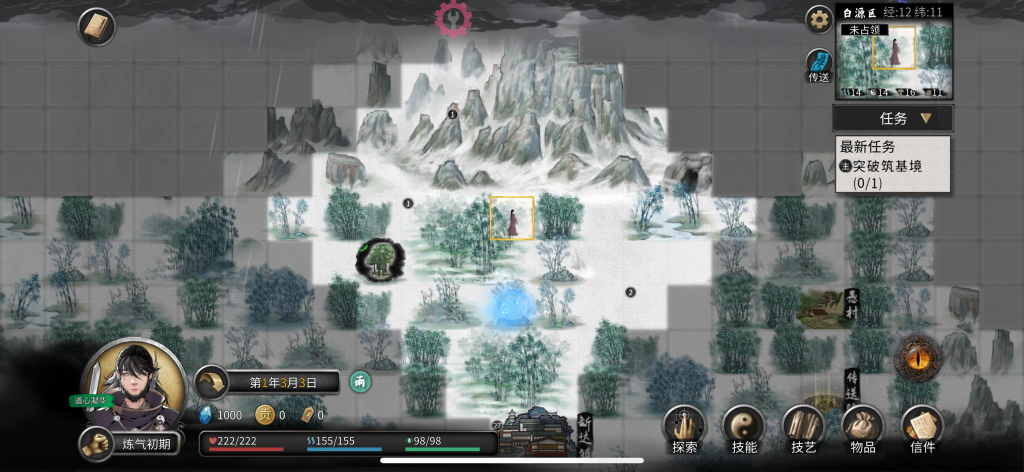The height and width of the screenshot is (472, 1024).
Task: Tap the green 雨 weather icon
Action: tap(359, 381)
